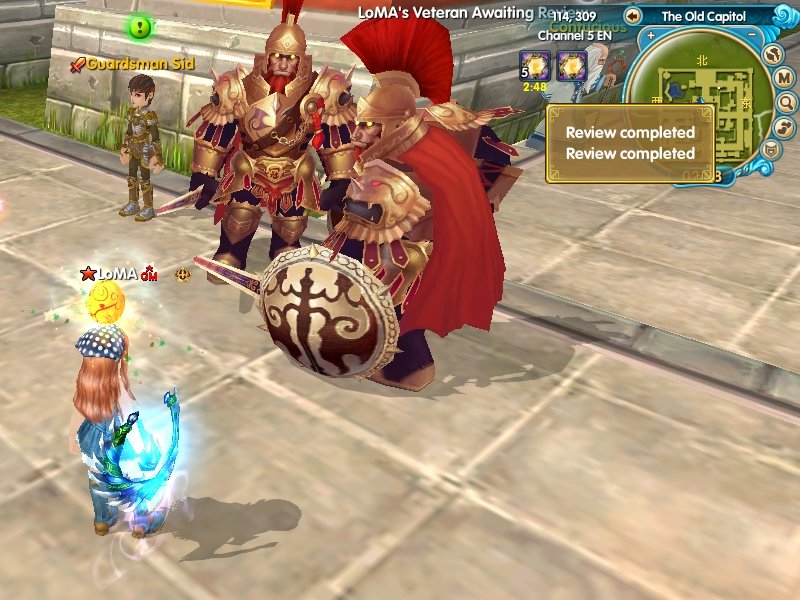Click the minimap zoom-in plus button
Screen dimensions: 800x600
[x=651, y=35]
